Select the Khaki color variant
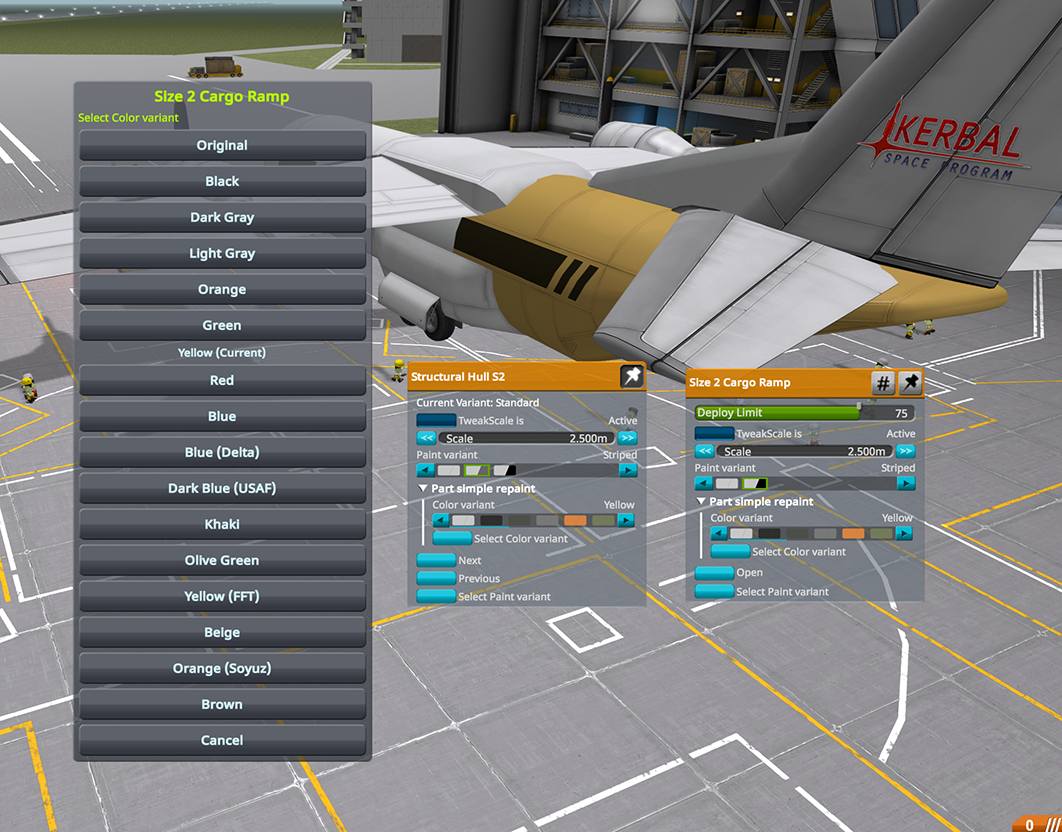Screen dimensions: 1062x832 pos(222,524)
